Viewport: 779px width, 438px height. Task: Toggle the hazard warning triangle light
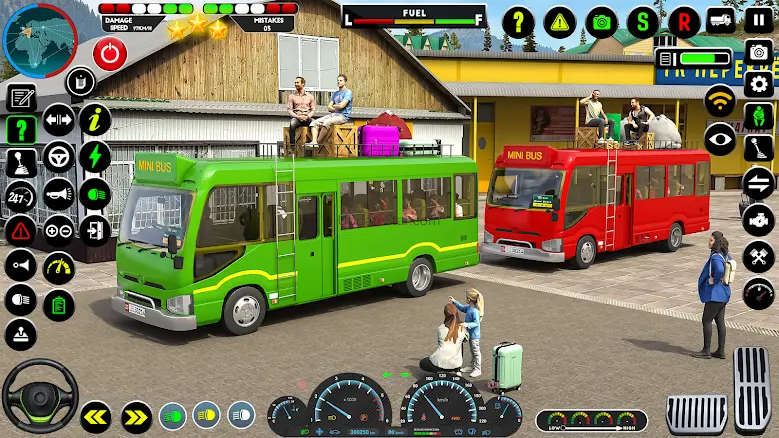coord(20,230)
